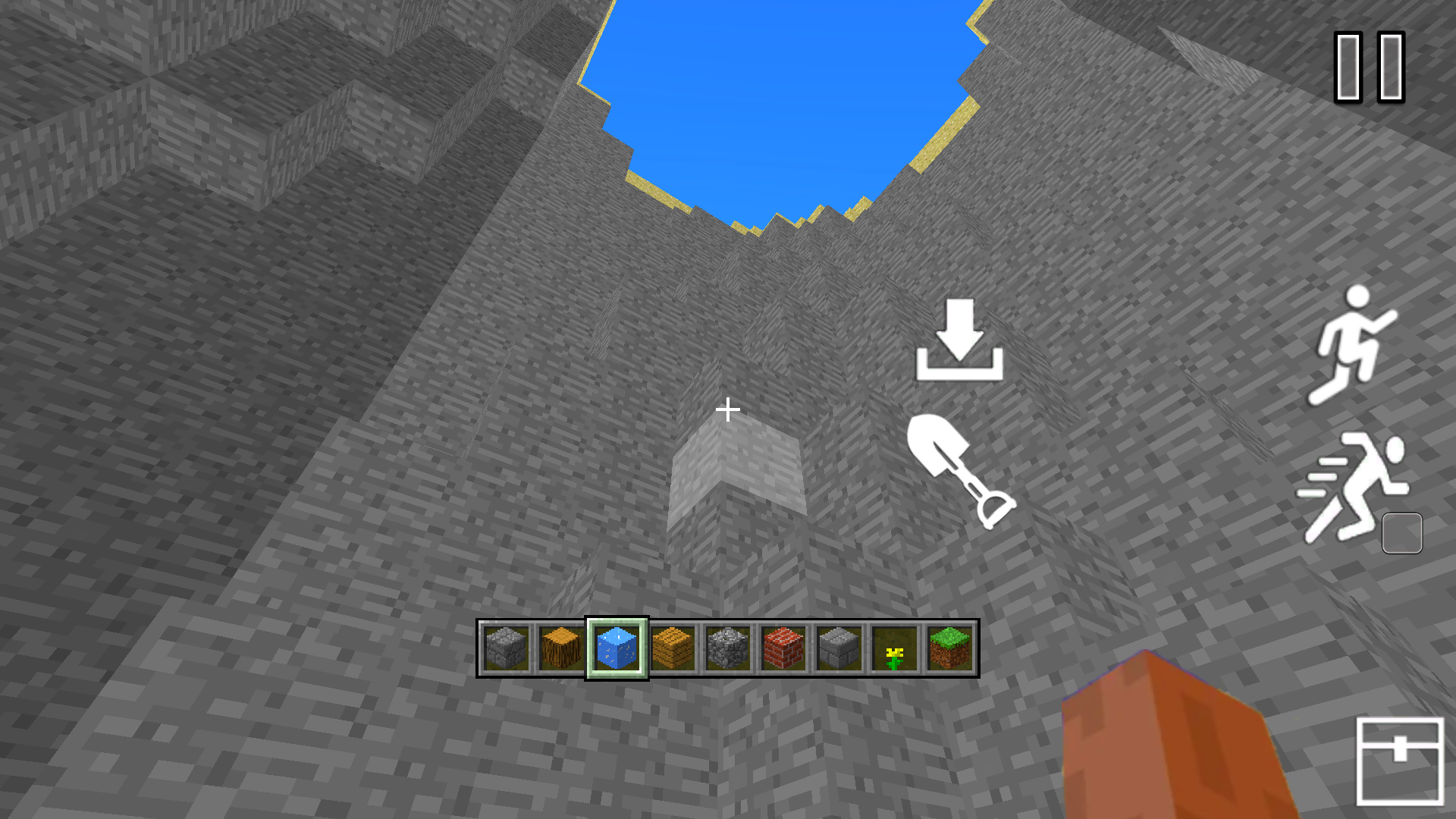Tap the place block arrow icon
Image resolution: width=1456 pixels, height=819 pixels.
pos(959,337)
